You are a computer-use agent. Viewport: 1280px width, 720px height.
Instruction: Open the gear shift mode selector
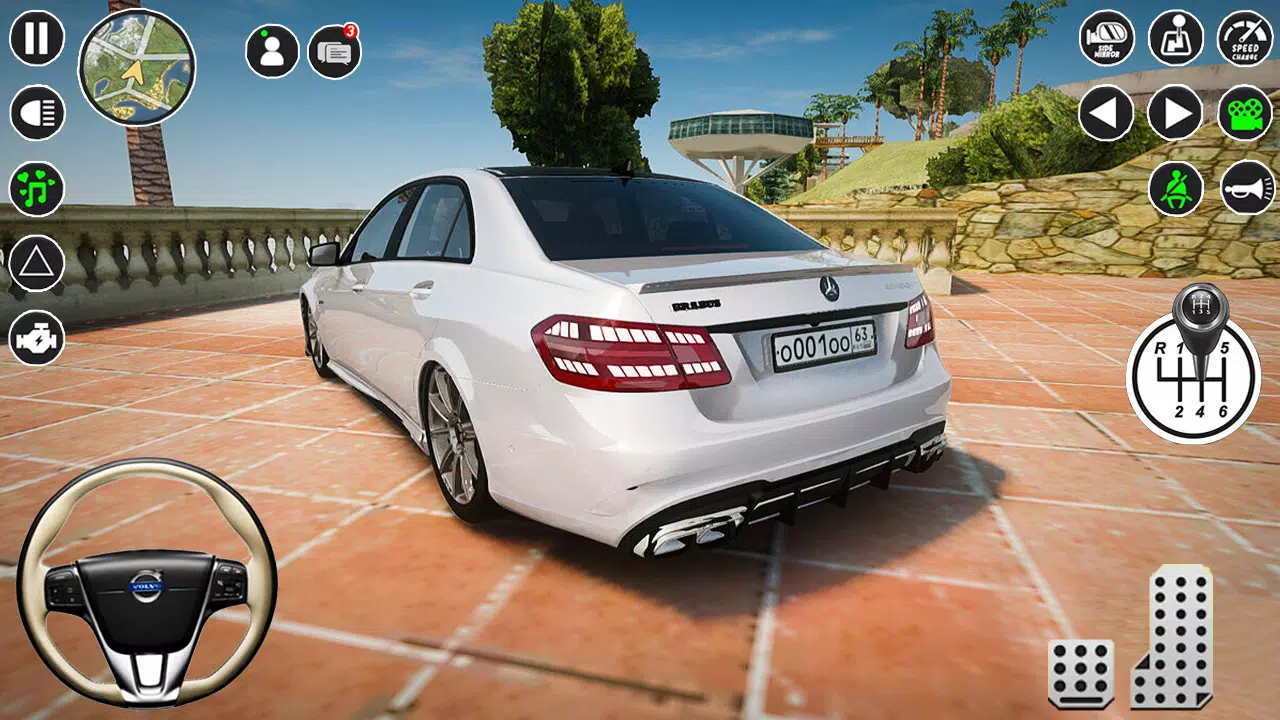(1173, 40)
